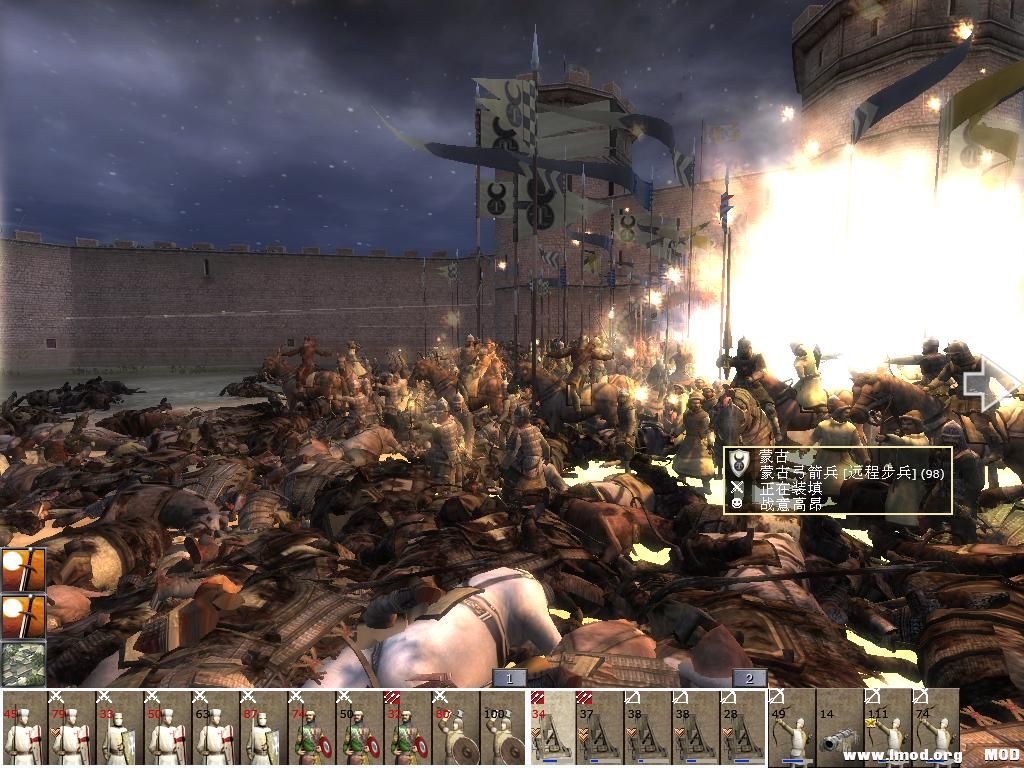The image size is (1024, 768).
Task: Pick the white knight unit numbered 63
Action: 216,728
